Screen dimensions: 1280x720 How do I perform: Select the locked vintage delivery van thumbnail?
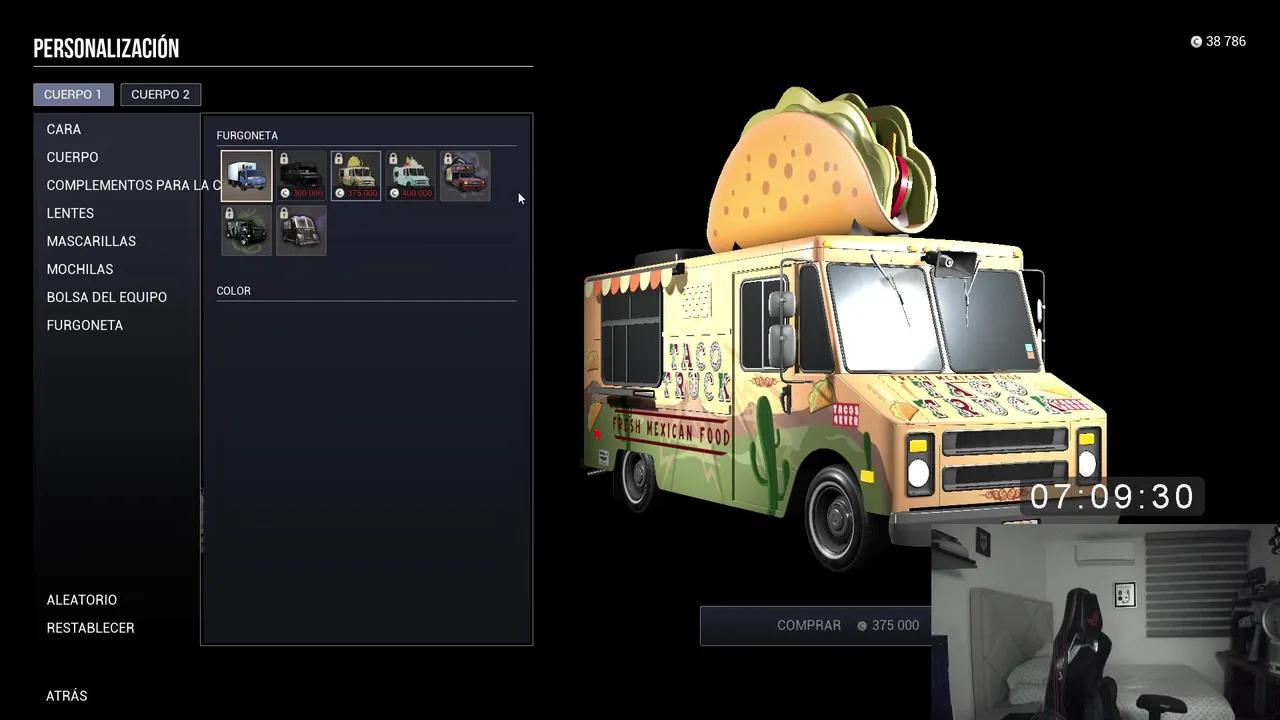[x=301, y=229]
